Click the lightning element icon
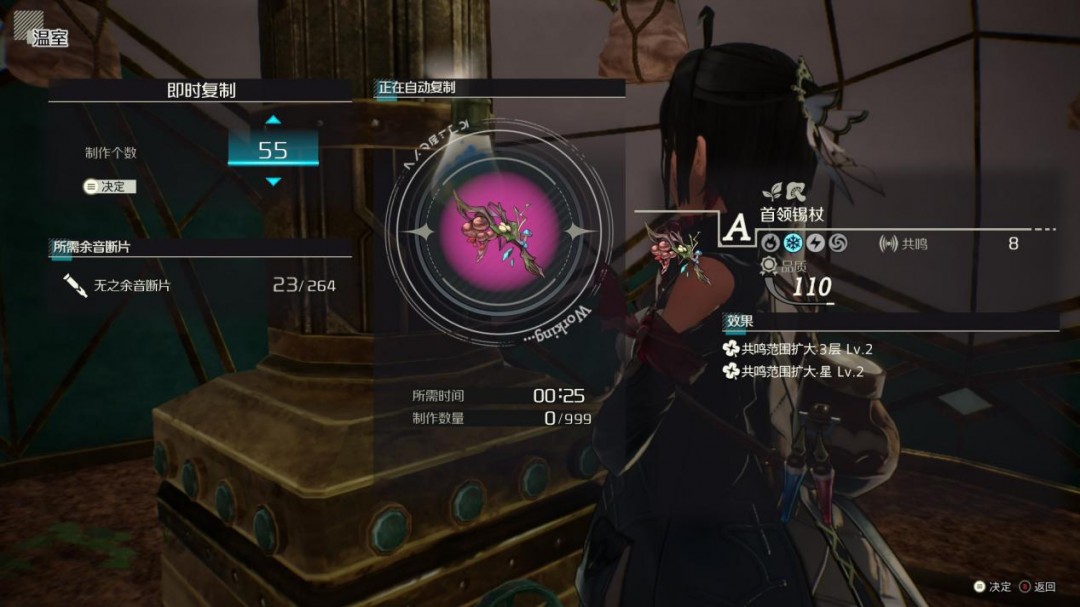1080x607 pixels. pyautogui.click(x=815, y=243)
